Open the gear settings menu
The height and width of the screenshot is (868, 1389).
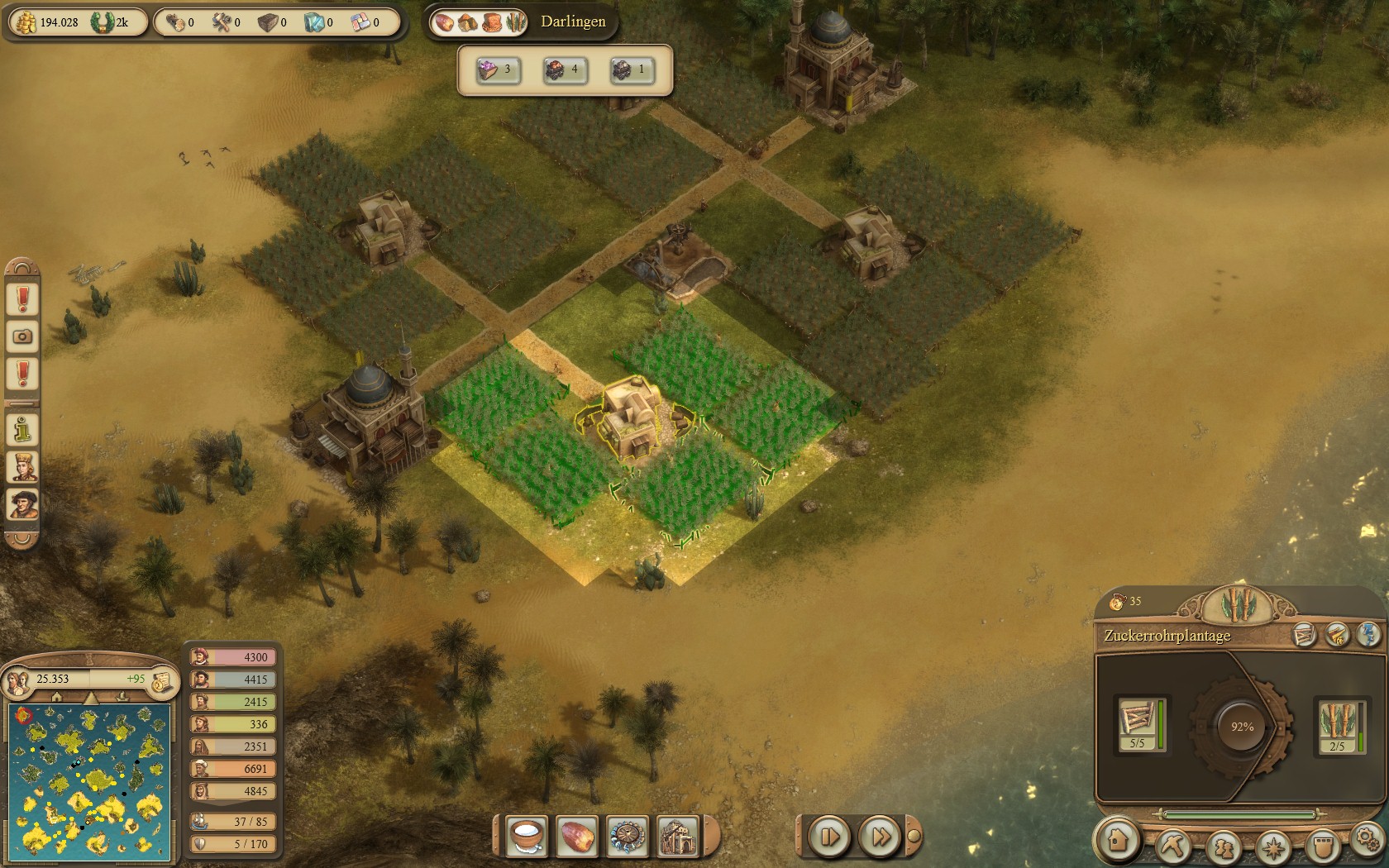coord(1366,839)
